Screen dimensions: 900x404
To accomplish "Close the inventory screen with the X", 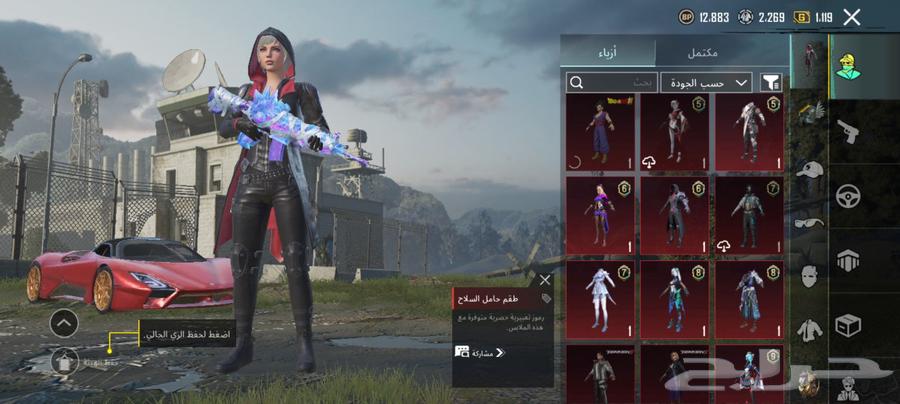I will tap(852, 17).
